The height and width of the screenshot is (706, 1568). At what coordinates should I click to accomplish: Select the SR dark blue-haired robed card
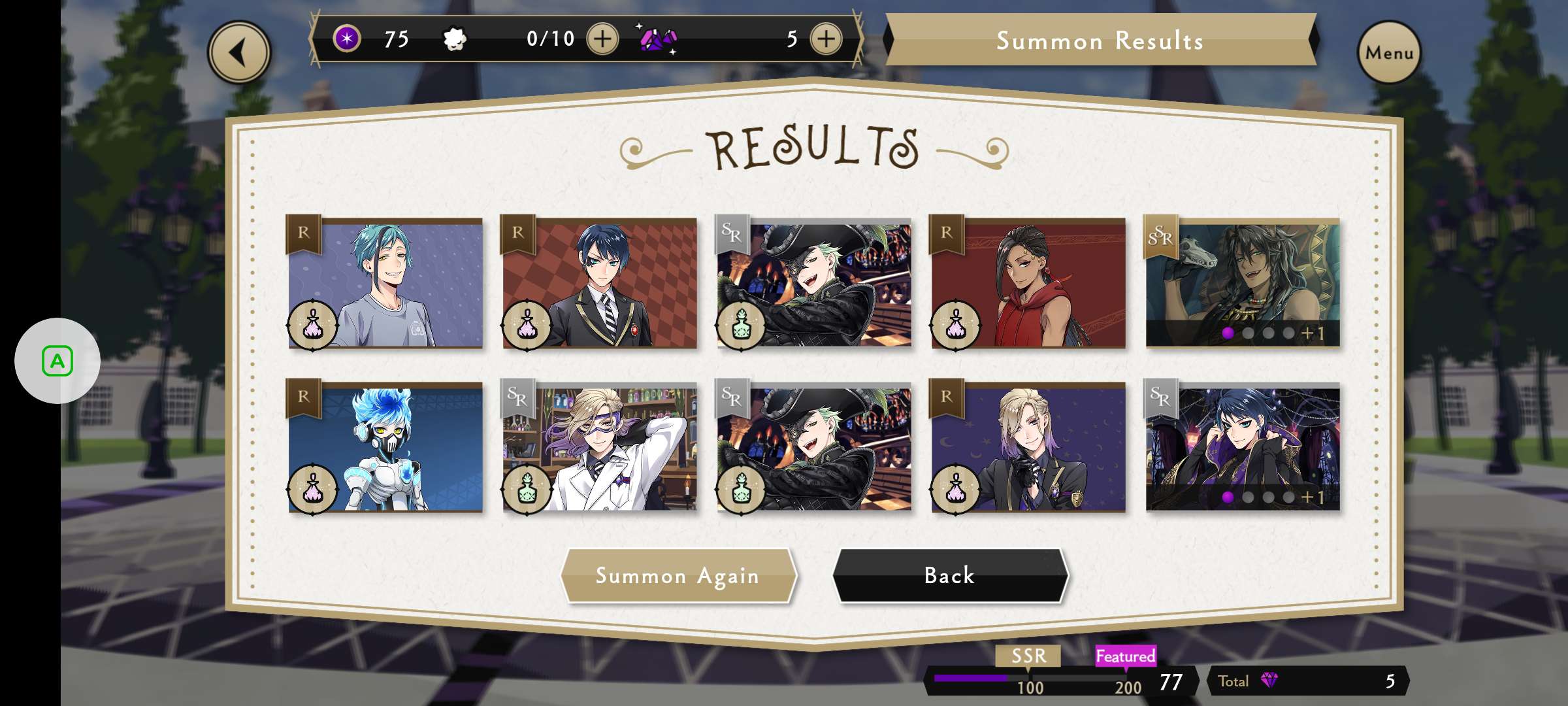(1242, 447)
